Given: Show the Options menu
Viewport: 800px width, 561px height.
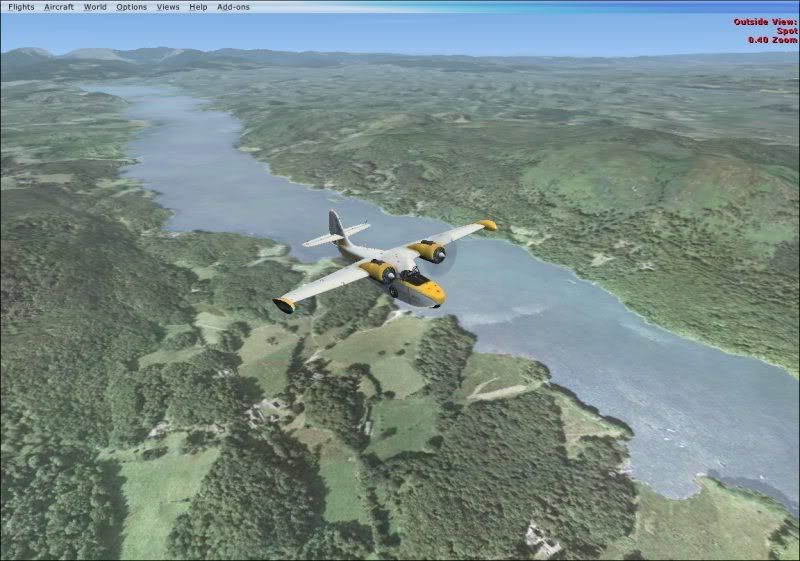Looking at the screenshot, I should [x=131, y=7].
